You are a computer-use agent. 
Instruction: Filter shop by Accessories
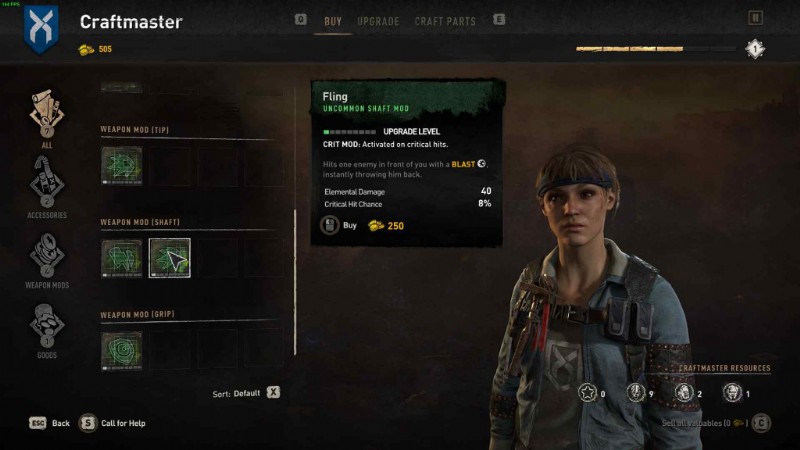point(47,183)
